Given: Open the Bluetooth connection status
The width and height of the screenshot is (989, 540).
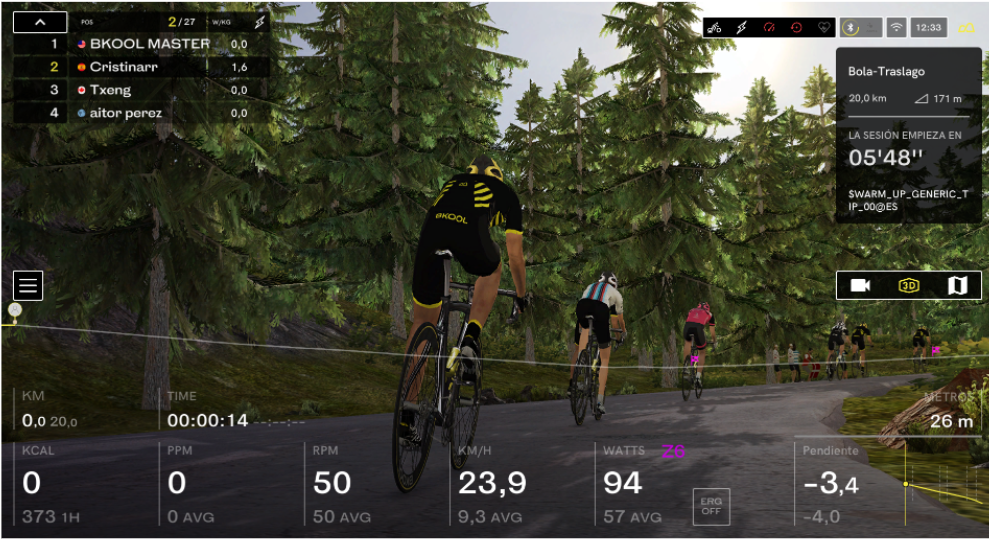Looking at the screenshot, I should [850, 28].
